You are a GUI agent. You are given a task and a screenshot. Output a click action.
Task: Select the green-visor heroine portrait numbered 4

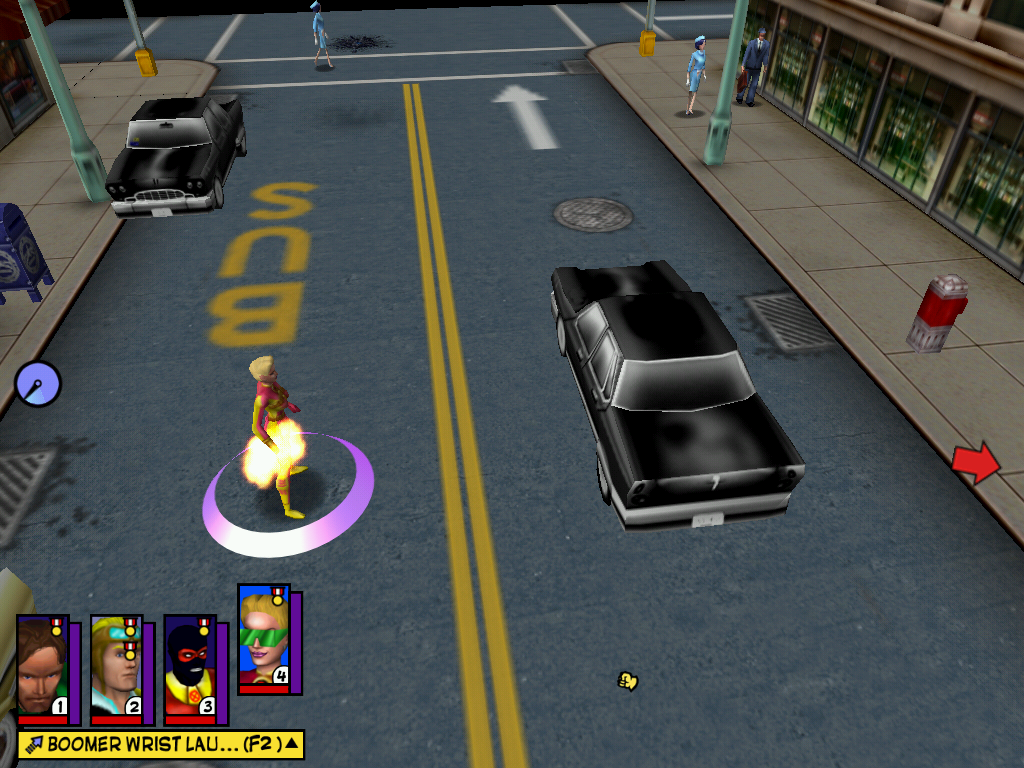(264, 638)
